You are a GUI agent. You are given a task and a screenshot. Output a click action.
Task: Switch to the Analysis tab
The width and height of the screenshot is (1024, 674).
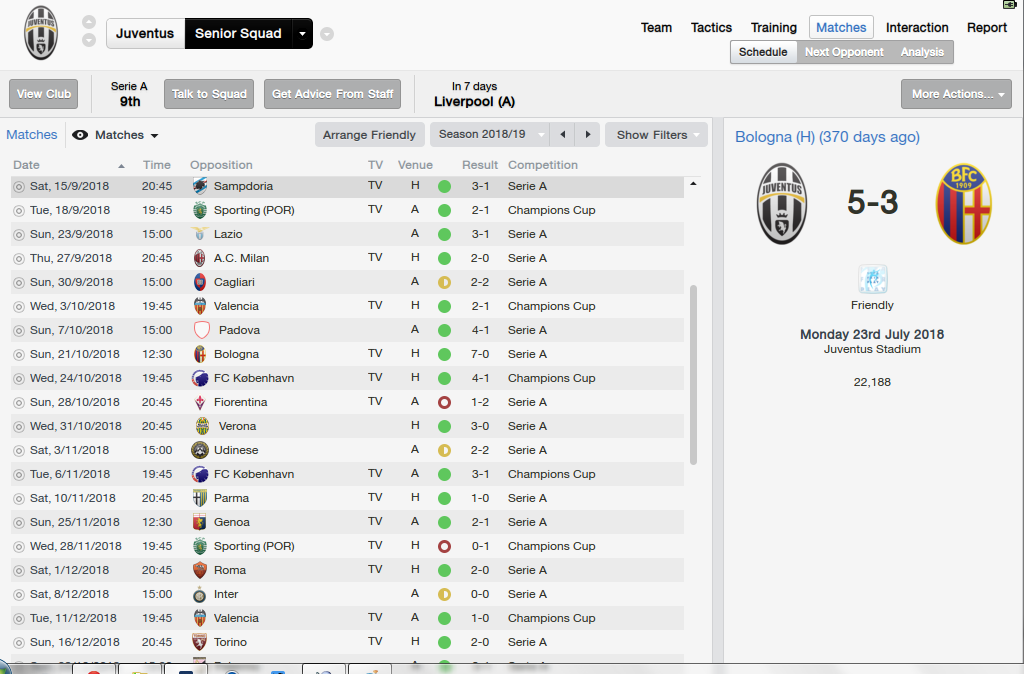(x=922, y=52)
